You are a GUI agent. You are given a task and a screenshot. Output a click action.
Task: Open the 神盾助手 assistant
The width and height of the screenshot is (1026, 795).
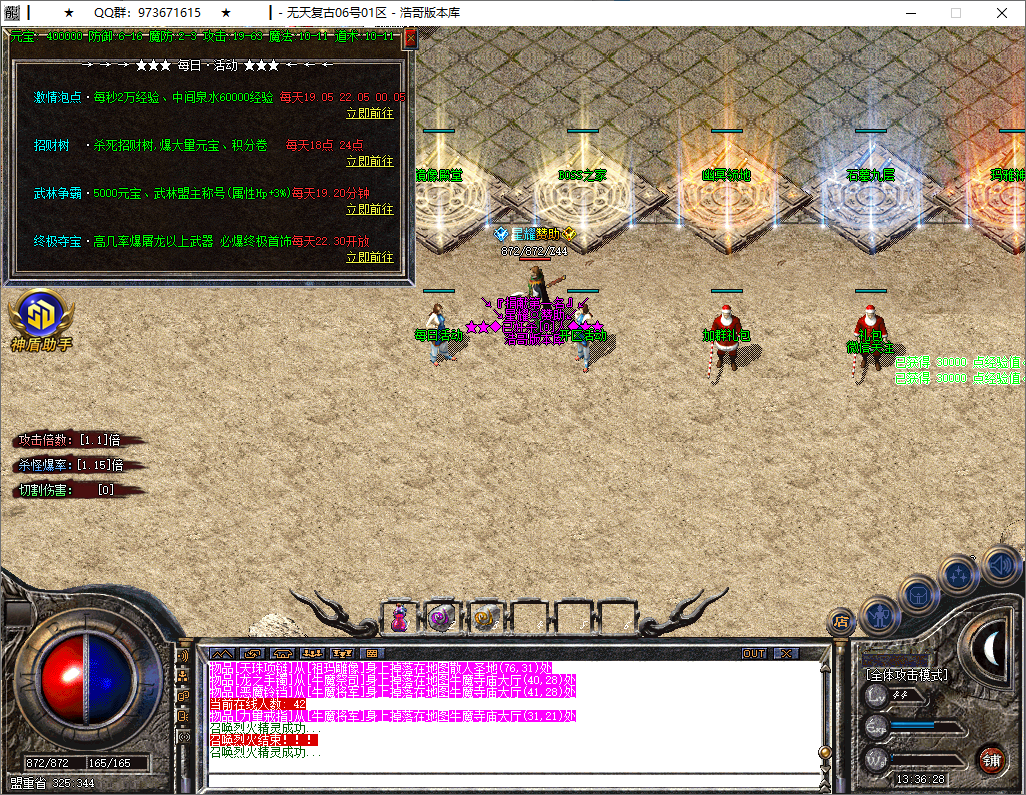click(40, 320)
